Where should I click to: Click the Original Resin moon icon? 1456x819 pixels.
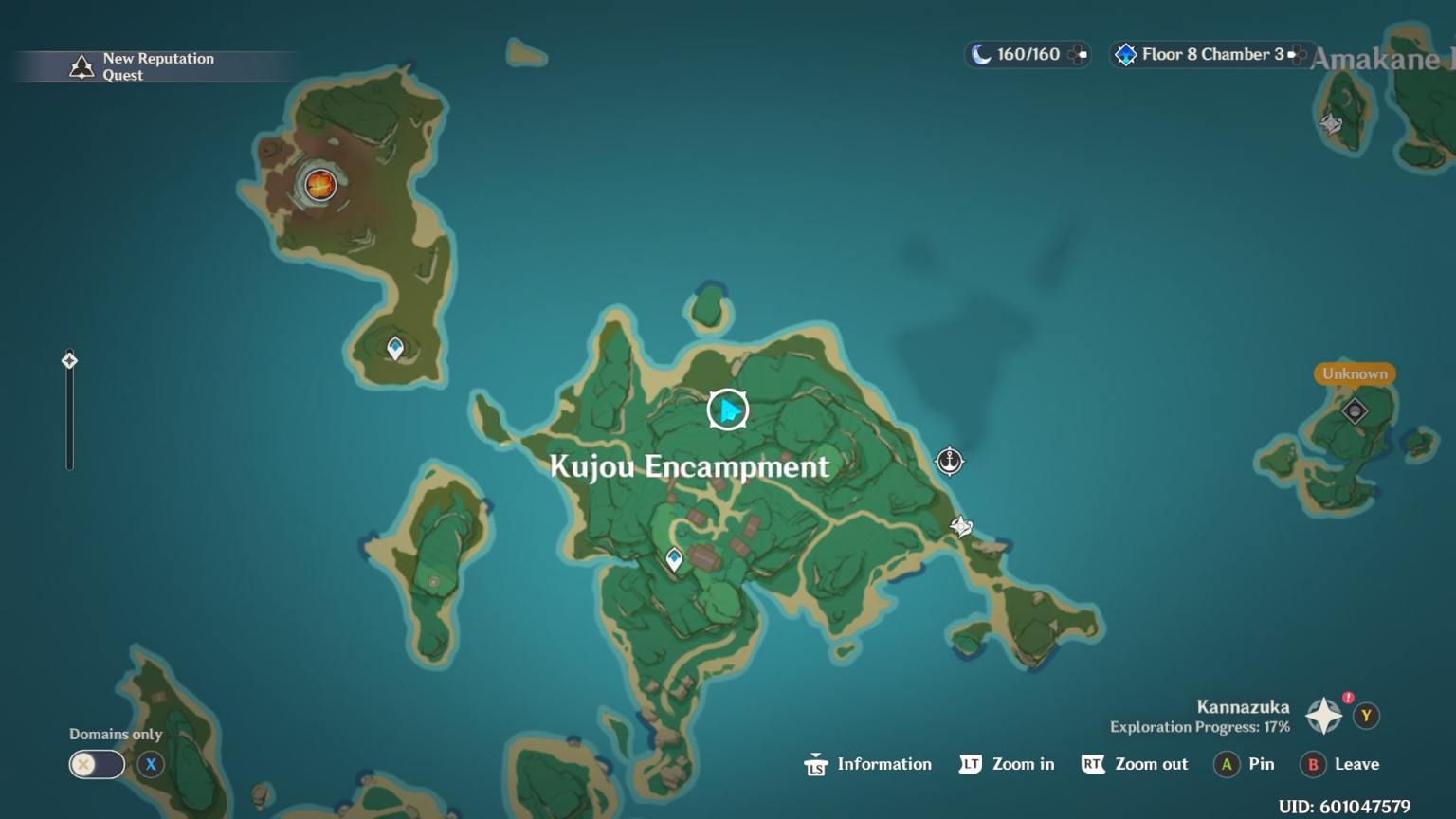[x=978, y=54]
